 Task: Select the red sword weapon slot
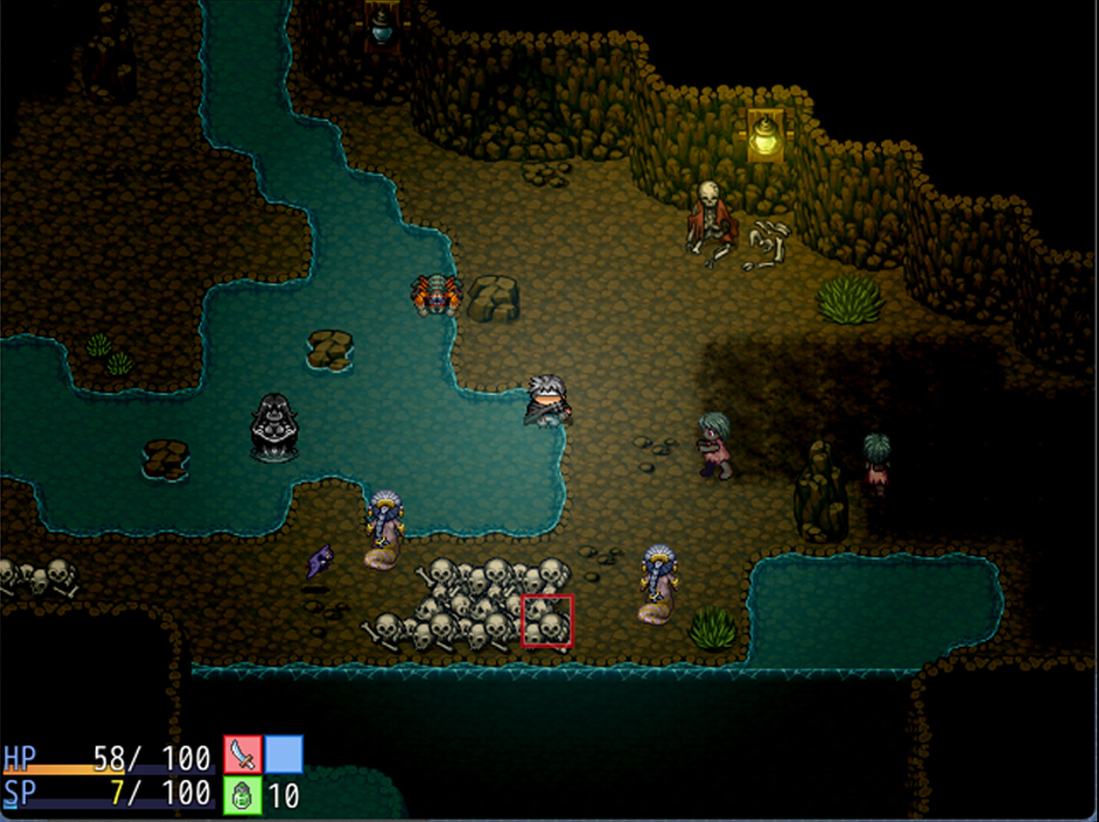[x=242, y=755]
